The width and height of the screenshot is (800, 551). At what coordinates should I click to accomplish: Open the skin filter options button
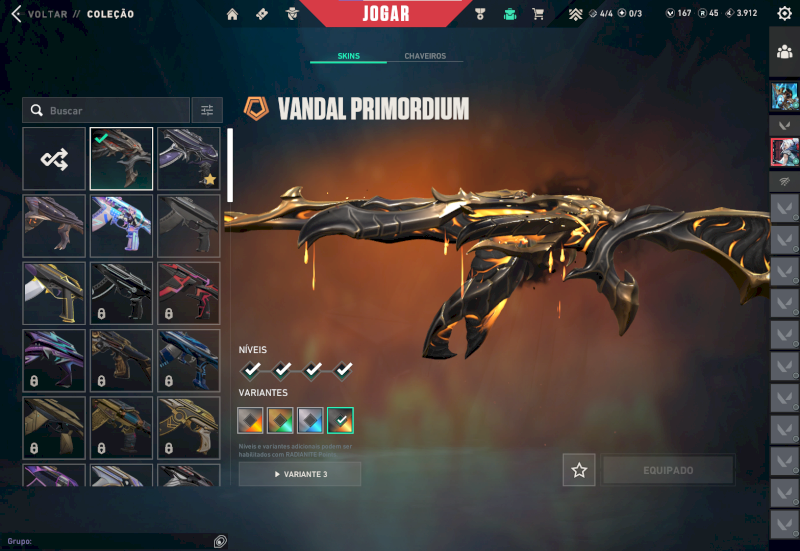207,110
